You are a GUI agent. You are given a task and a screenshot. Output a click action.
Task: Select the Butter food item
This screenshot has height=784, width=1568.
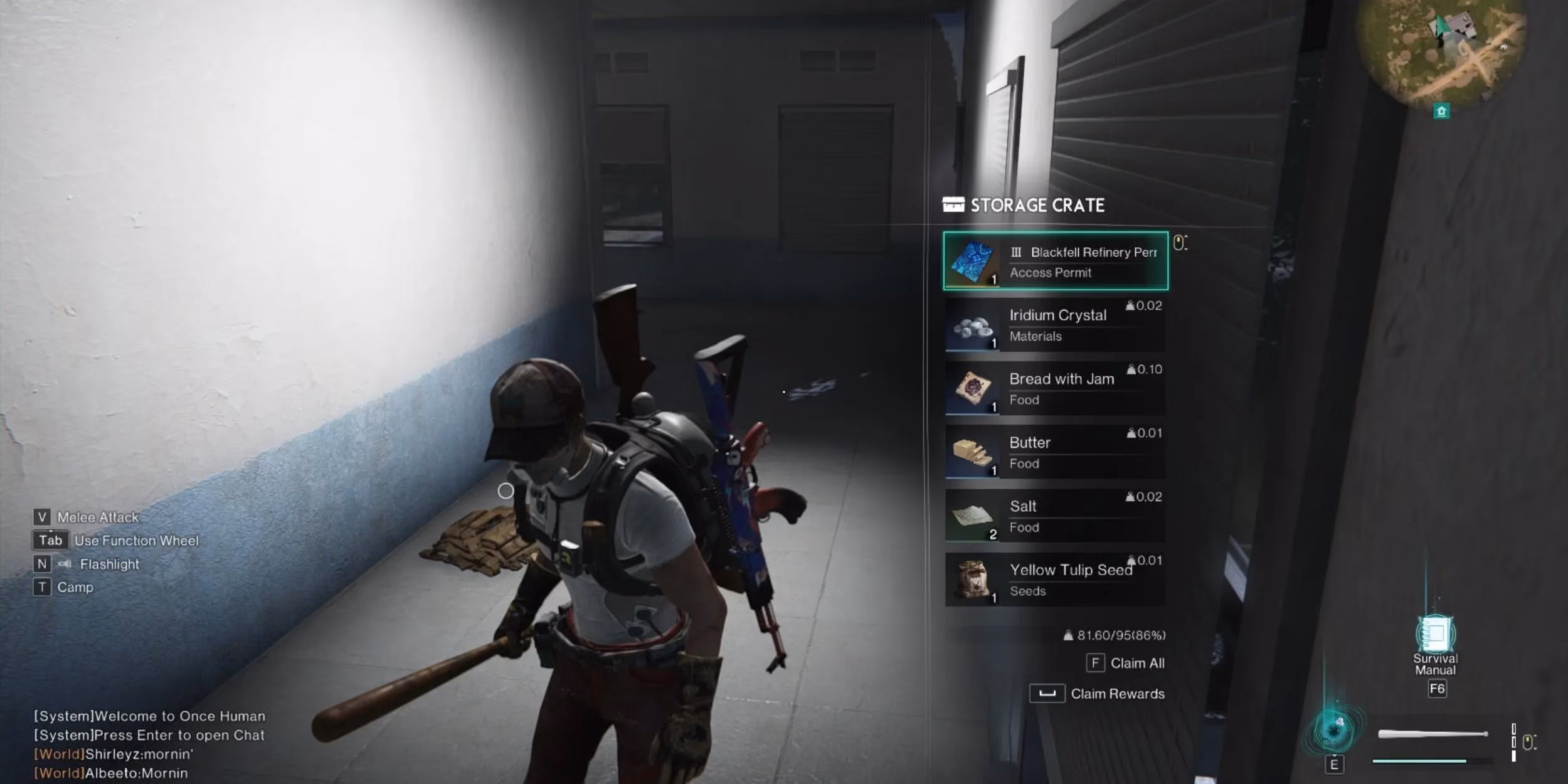(1055, 452)
